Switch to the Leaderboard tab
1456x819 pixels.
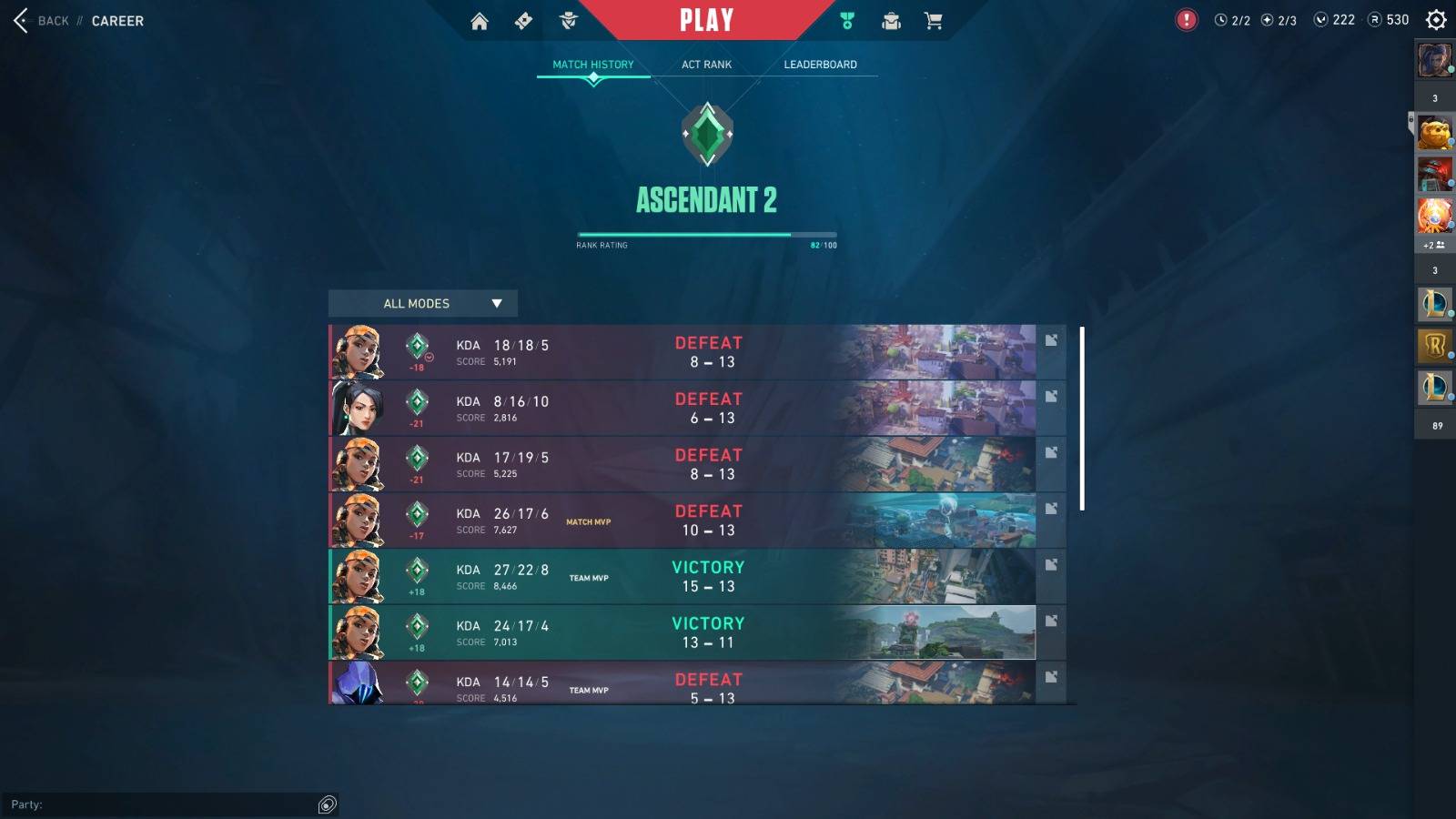tap(820, 65)
